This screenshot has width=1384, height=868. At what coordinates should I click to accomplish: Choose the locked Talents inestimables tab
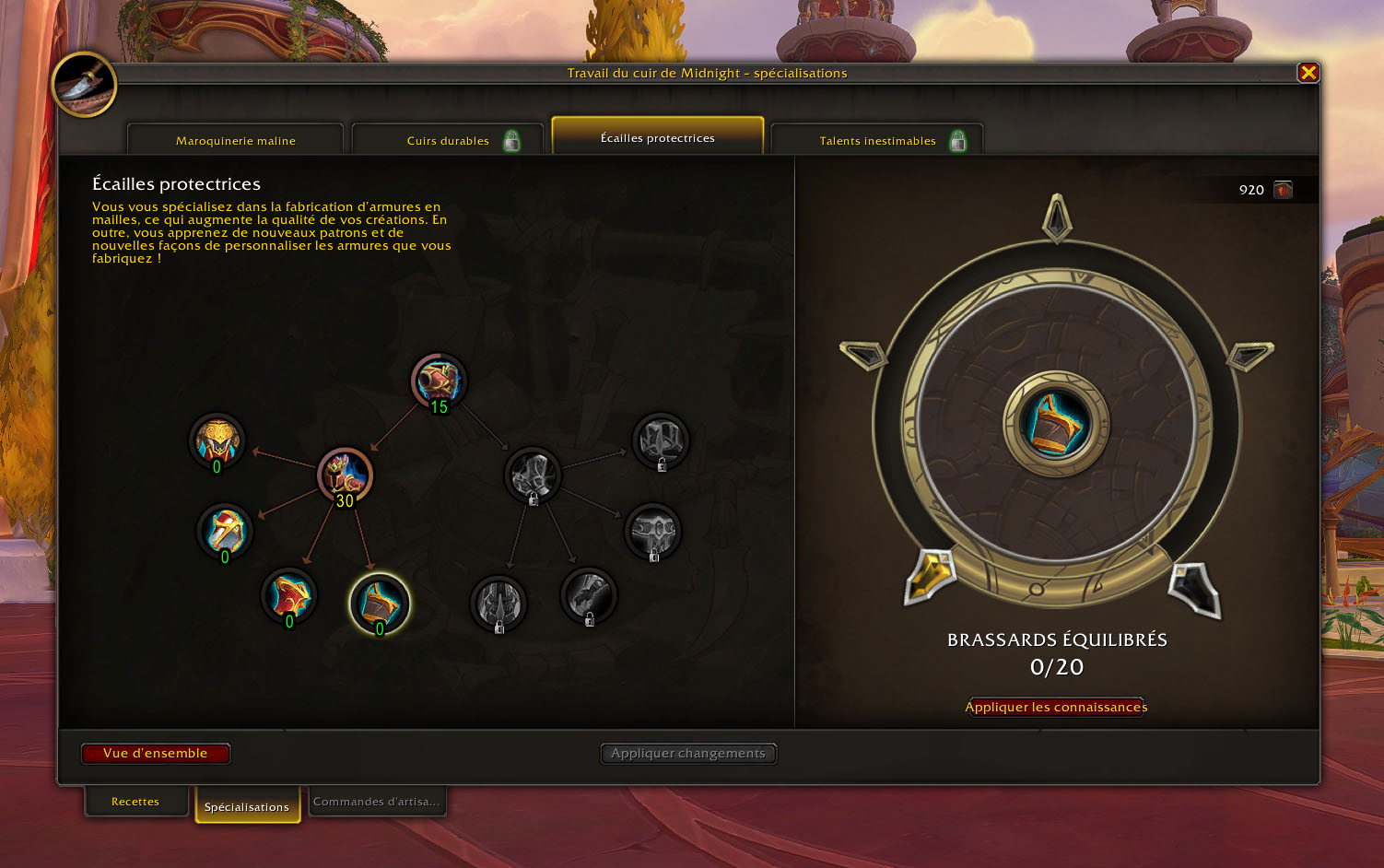[877, 140]
